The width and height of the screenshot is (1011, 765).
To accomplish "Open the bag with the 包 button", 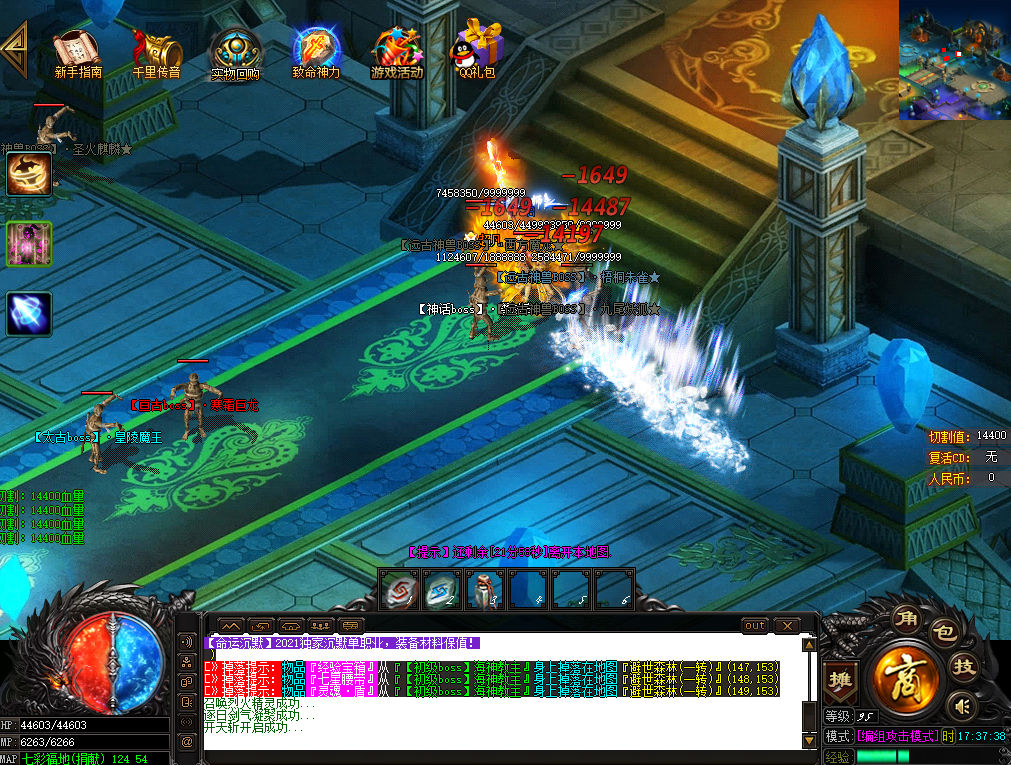I will pyautogui.click(x=946, y=632).
